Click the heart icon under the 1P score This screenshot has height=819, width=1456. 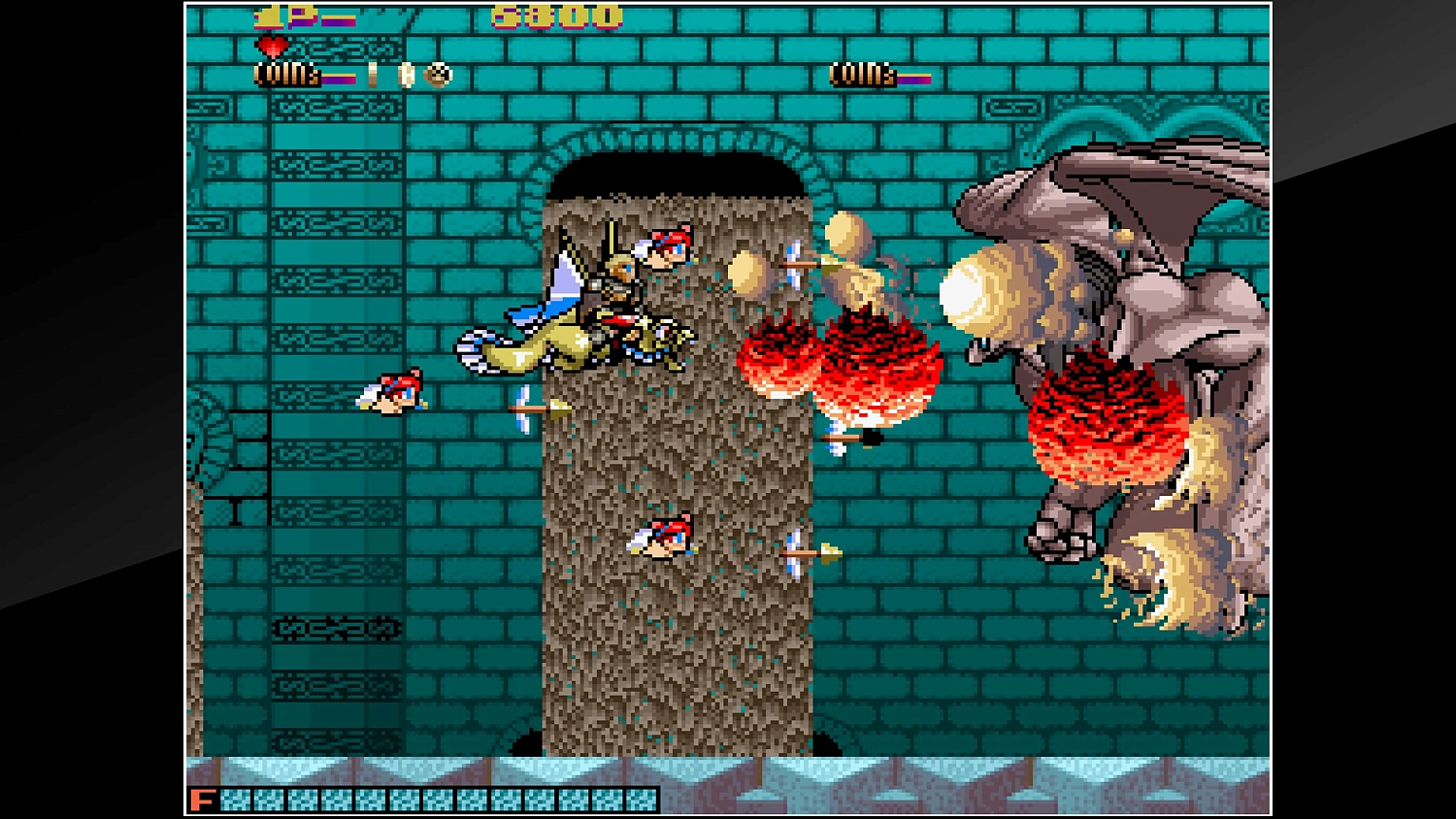point(272,45)
